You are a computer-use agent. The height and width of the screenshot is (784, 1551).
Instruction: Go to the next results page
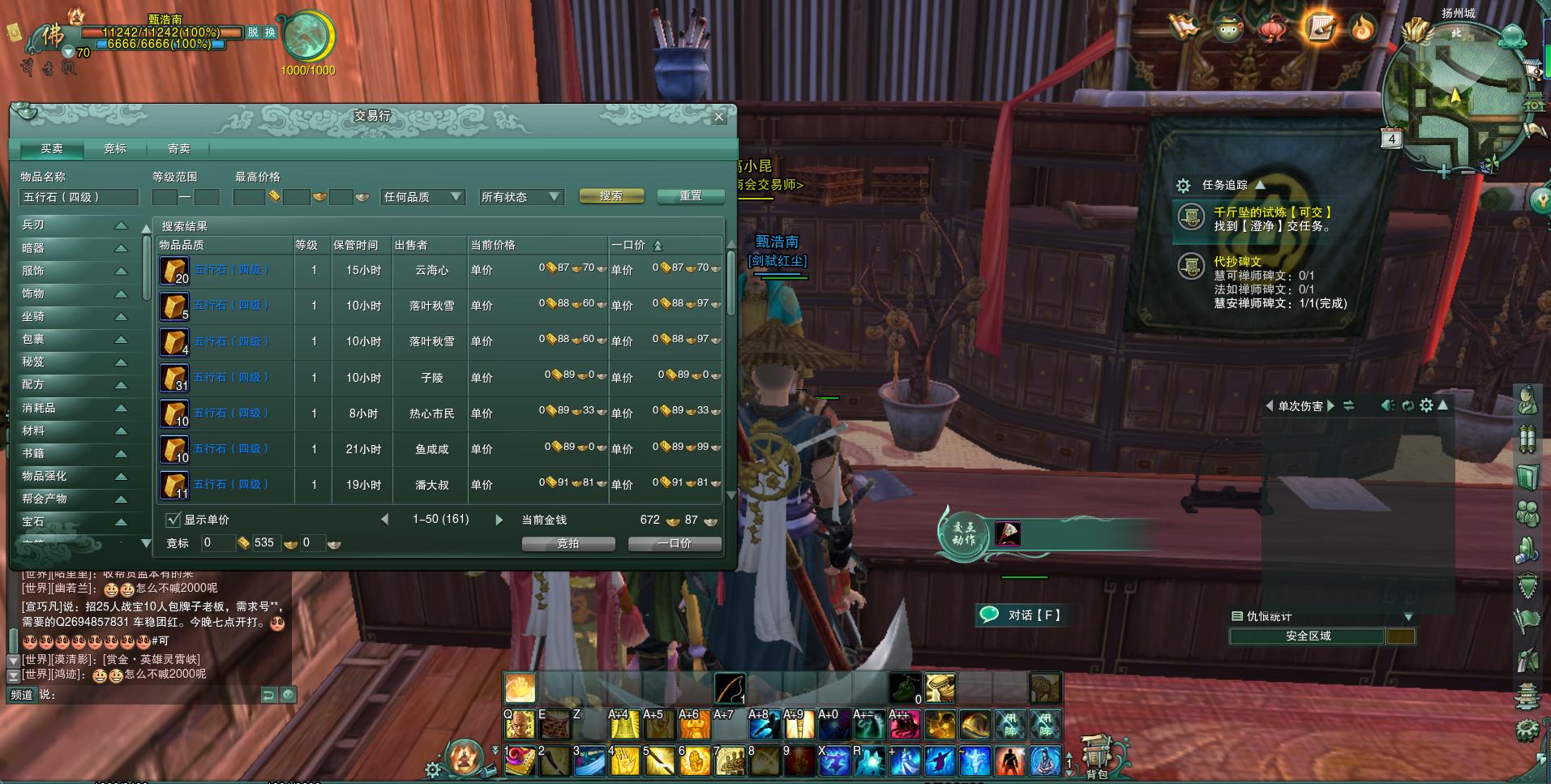click(x=499, y=520)
